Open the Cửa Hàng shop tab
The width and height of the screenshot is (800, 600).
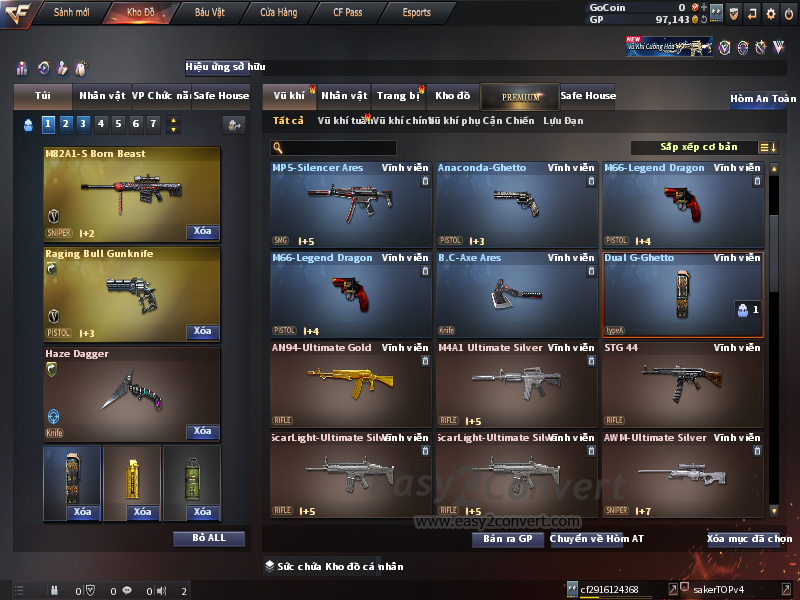(278, 13)
